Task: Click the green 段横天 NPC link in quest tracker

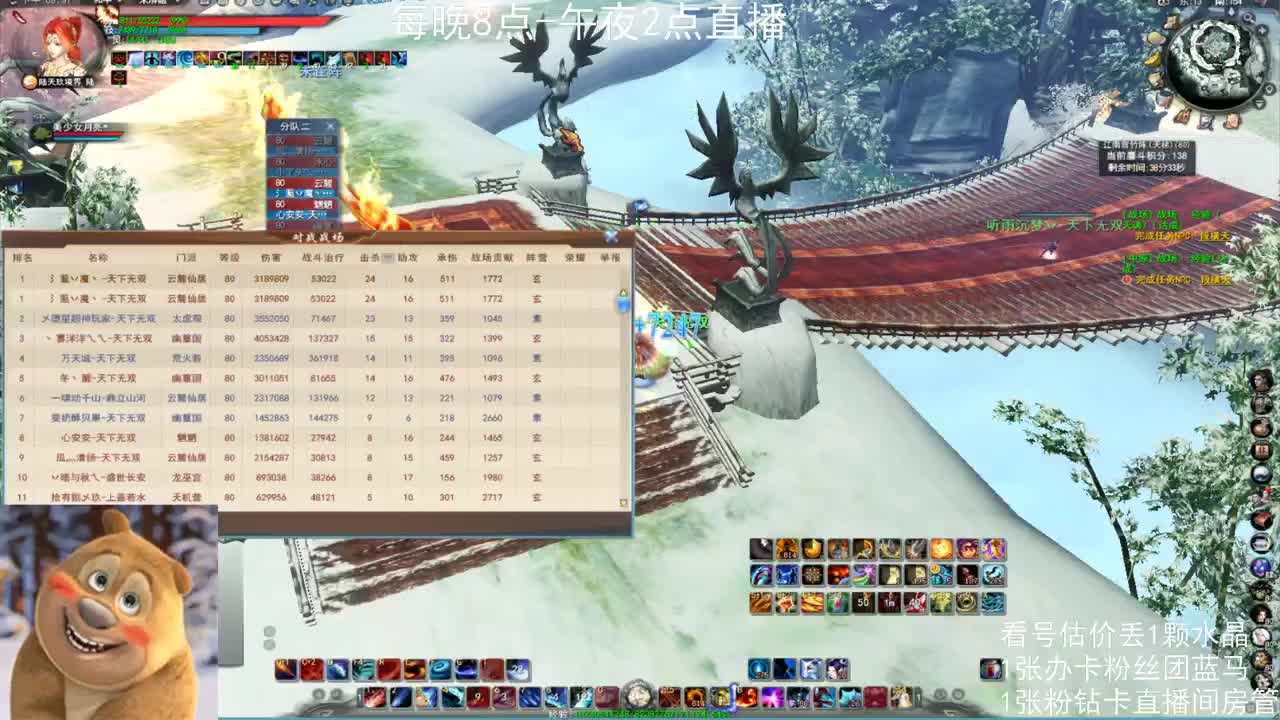Action: (x=1216, y=280)
